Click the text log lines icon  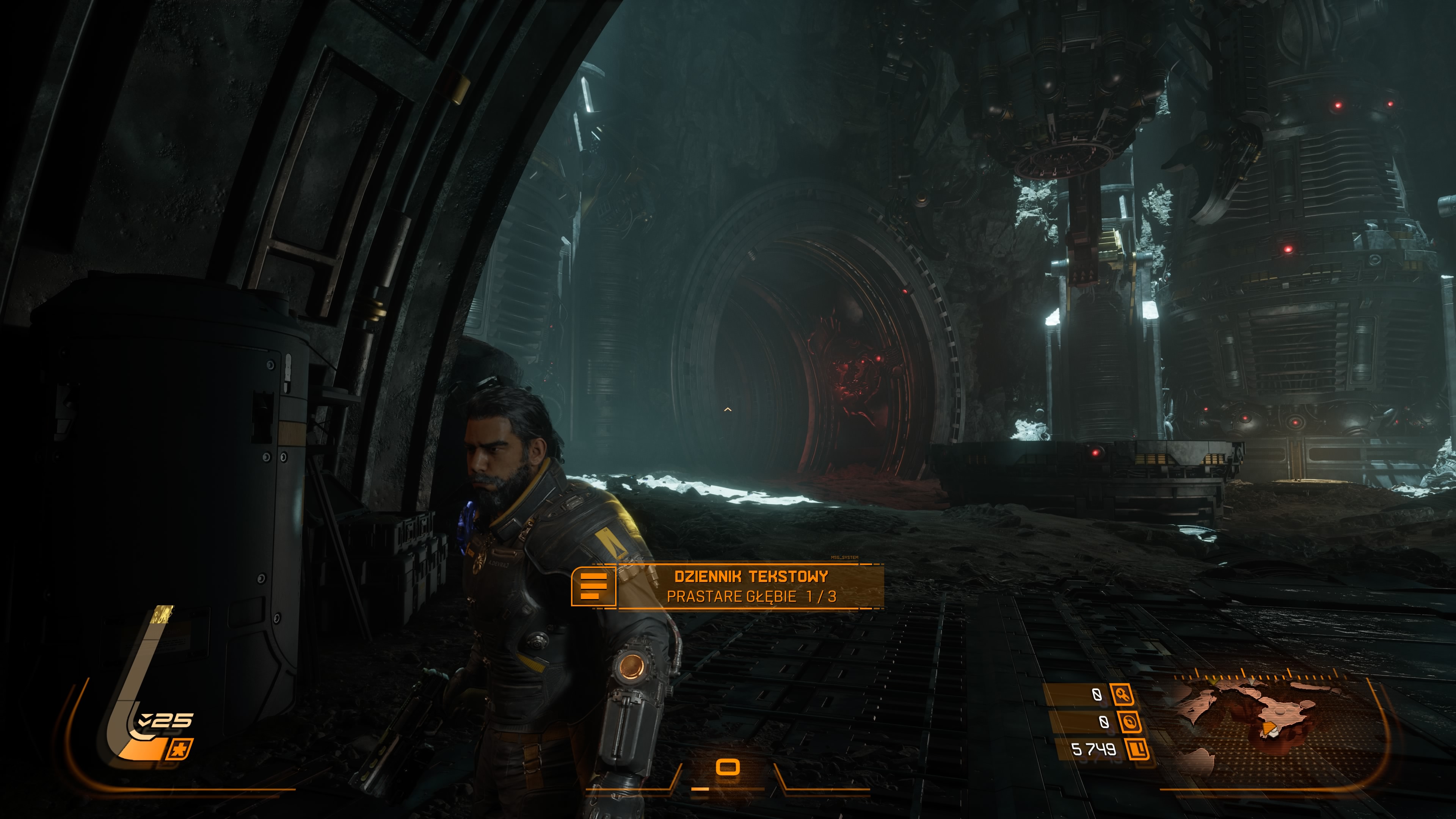click(593, 586)
